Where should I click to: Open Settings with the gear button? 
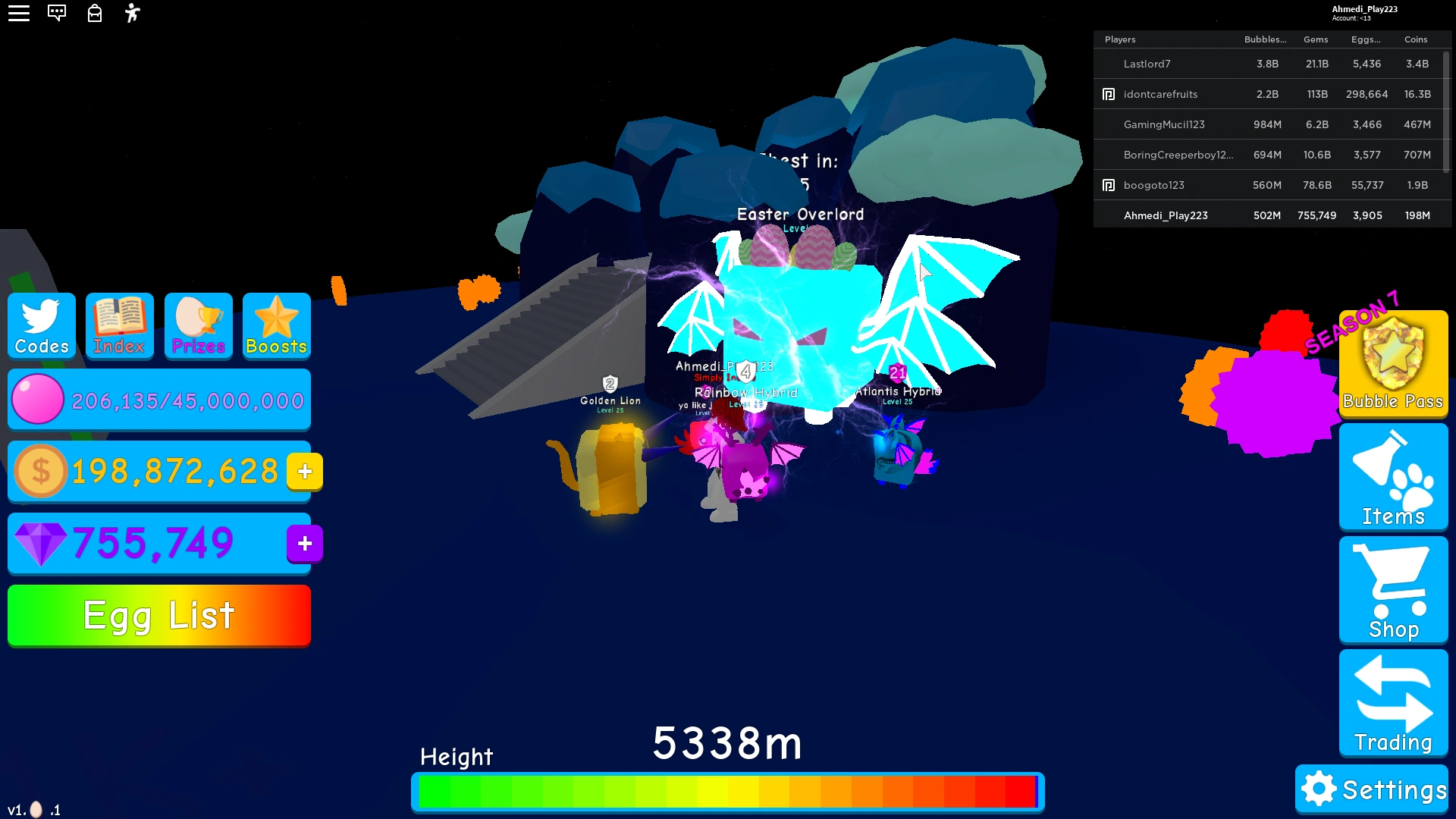[1371, 789]
